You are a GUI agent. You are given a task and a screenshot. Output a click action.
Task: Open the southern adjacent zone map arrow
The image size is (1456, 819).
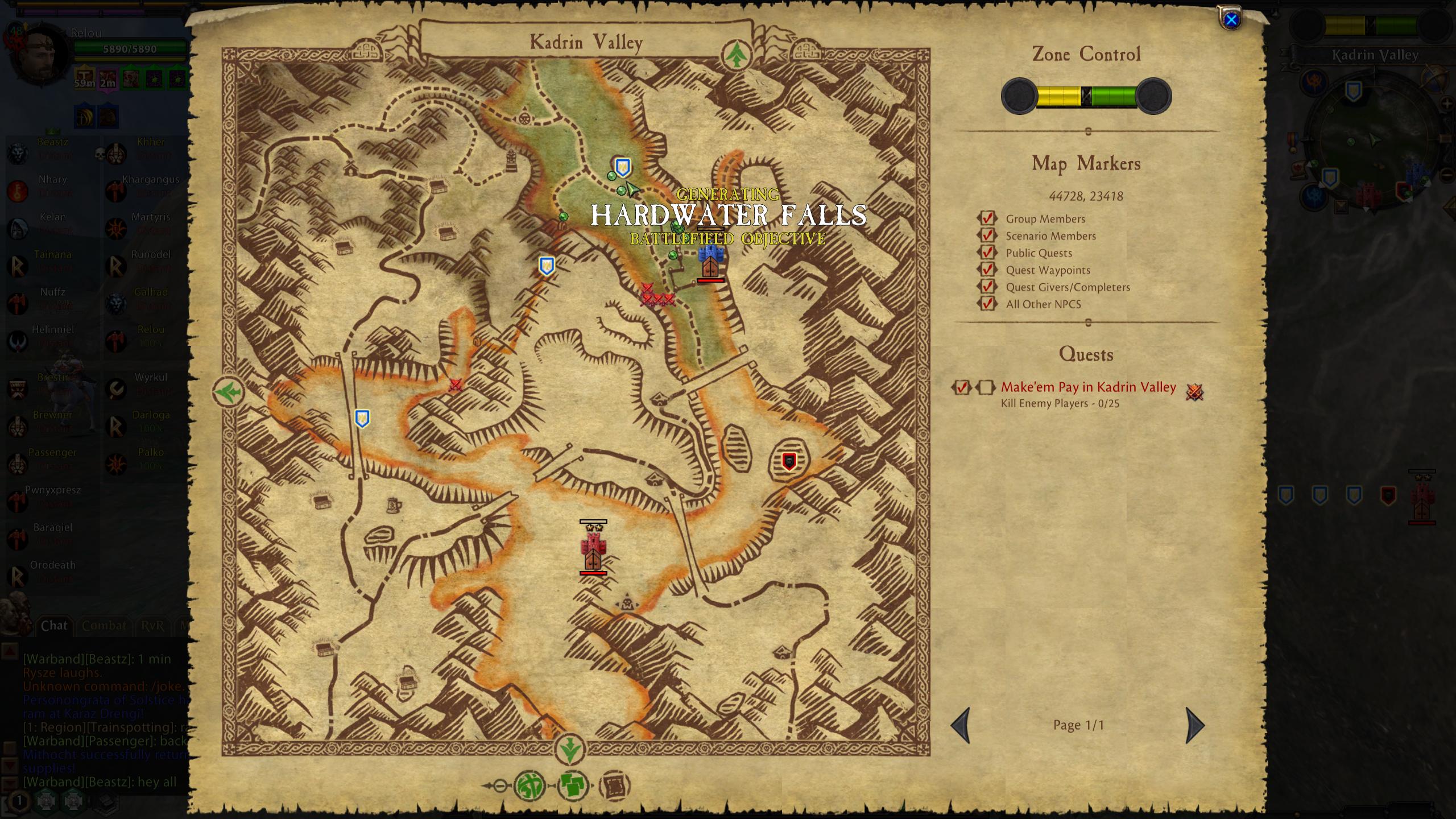569,749
